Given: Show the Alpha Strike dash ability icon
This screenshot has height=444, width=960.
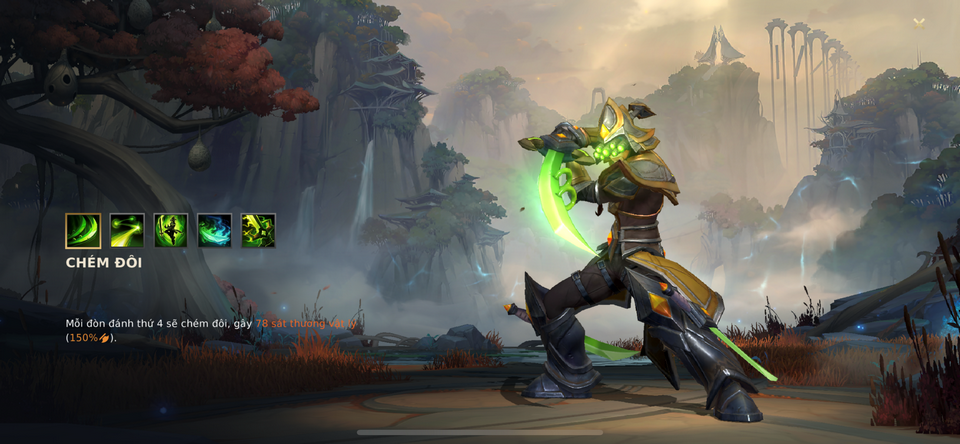Looking at the screenshot, I should [x=127, y=230].
